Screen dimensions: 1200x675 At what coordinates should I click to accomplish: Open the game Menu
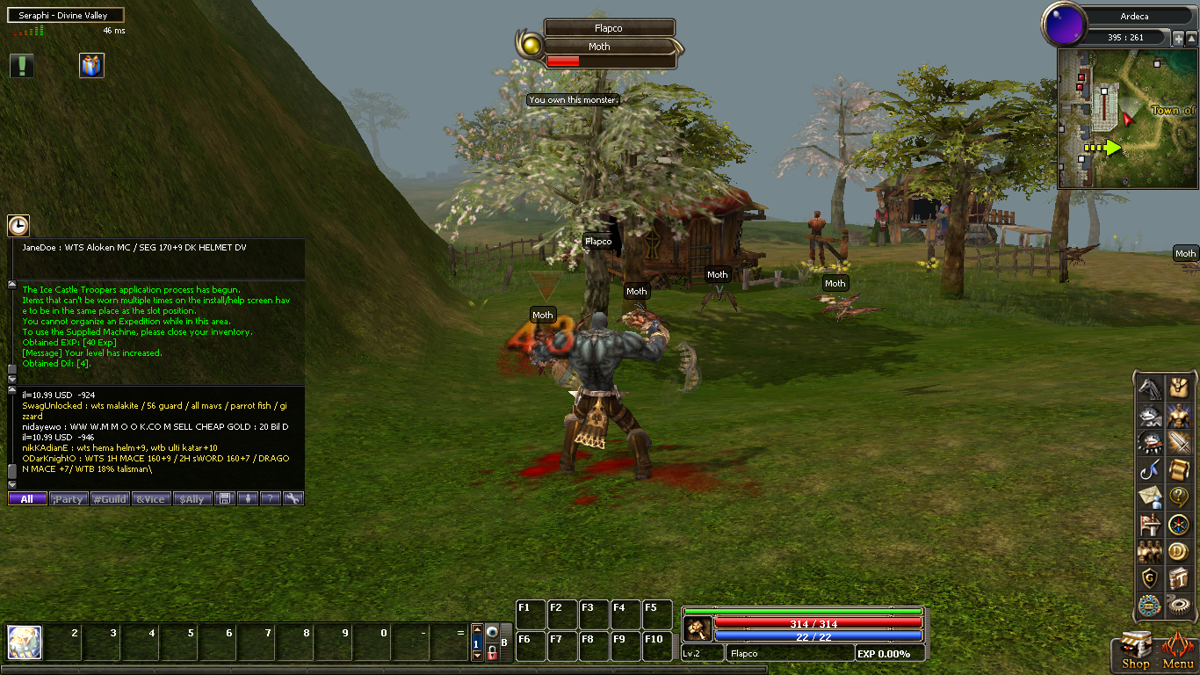1178,651
